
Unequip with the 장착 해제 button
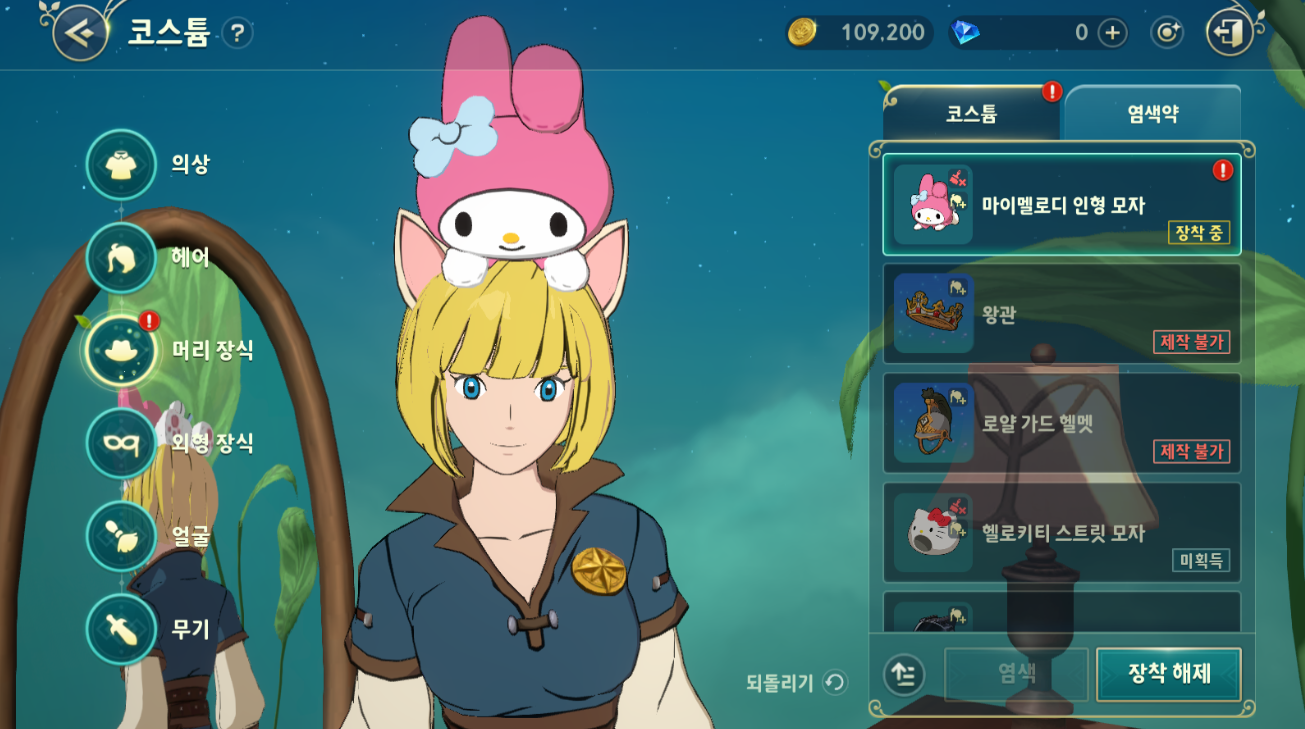[x=1168, y=674]
